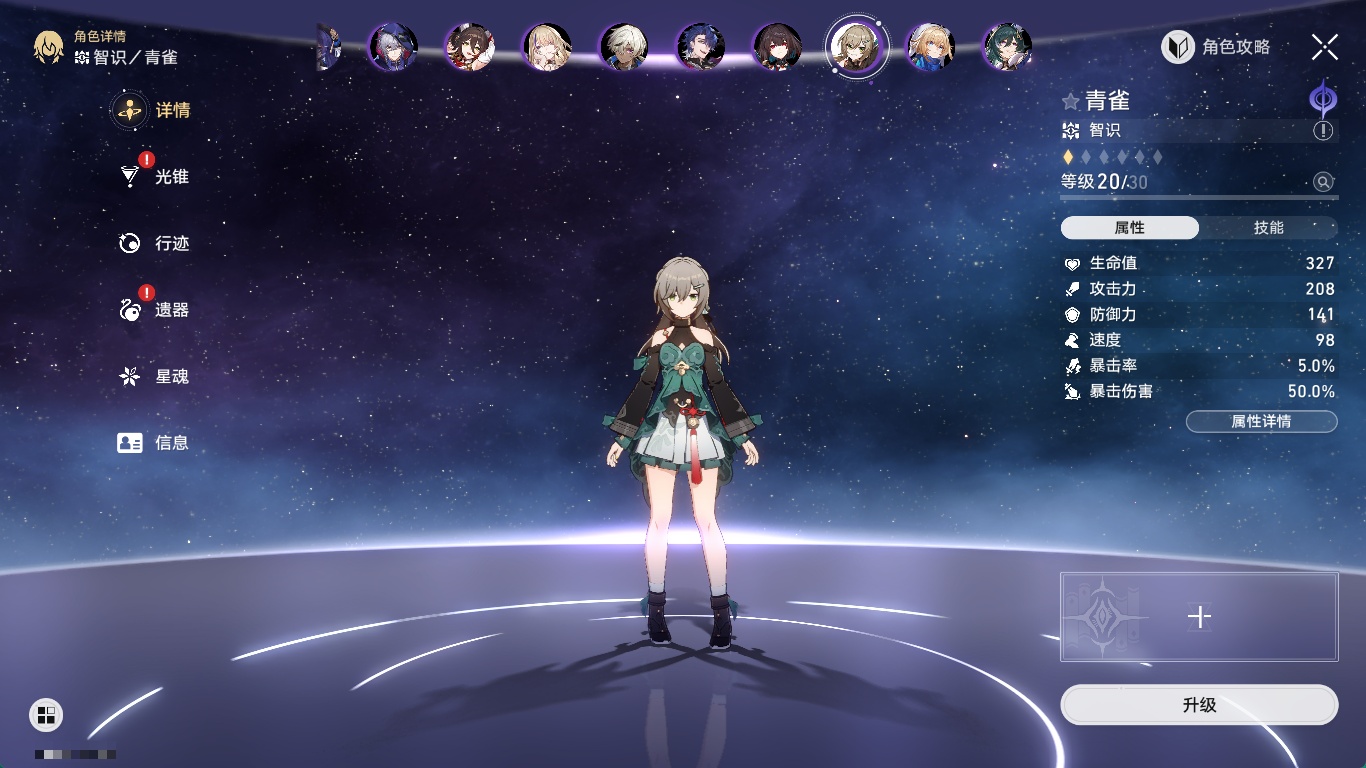Add a light cone in the empty plus slot
Viewport: 1366px width, 768px height.
[x=1199, y=617]
